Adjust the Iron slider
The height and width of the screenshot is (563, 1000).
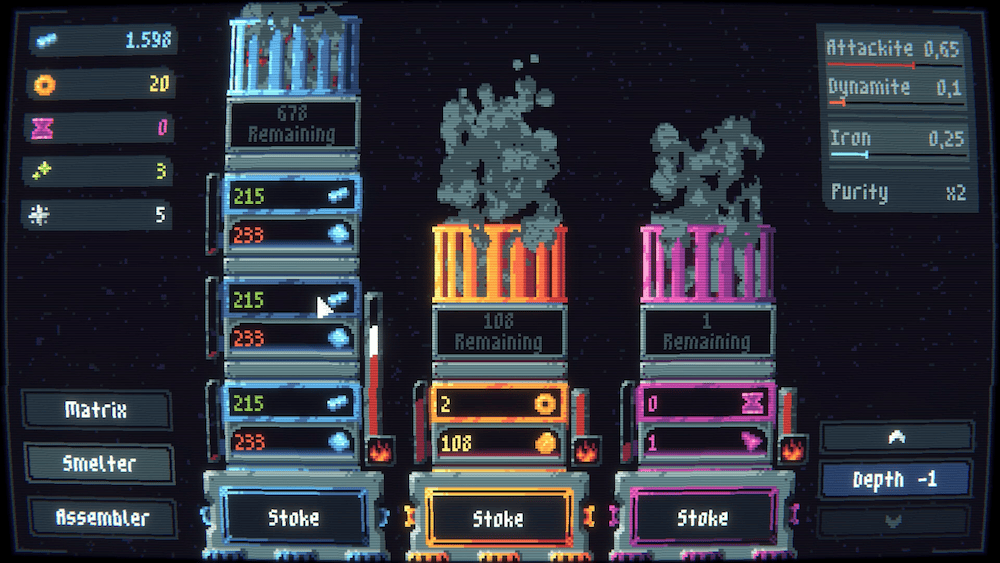866,154
